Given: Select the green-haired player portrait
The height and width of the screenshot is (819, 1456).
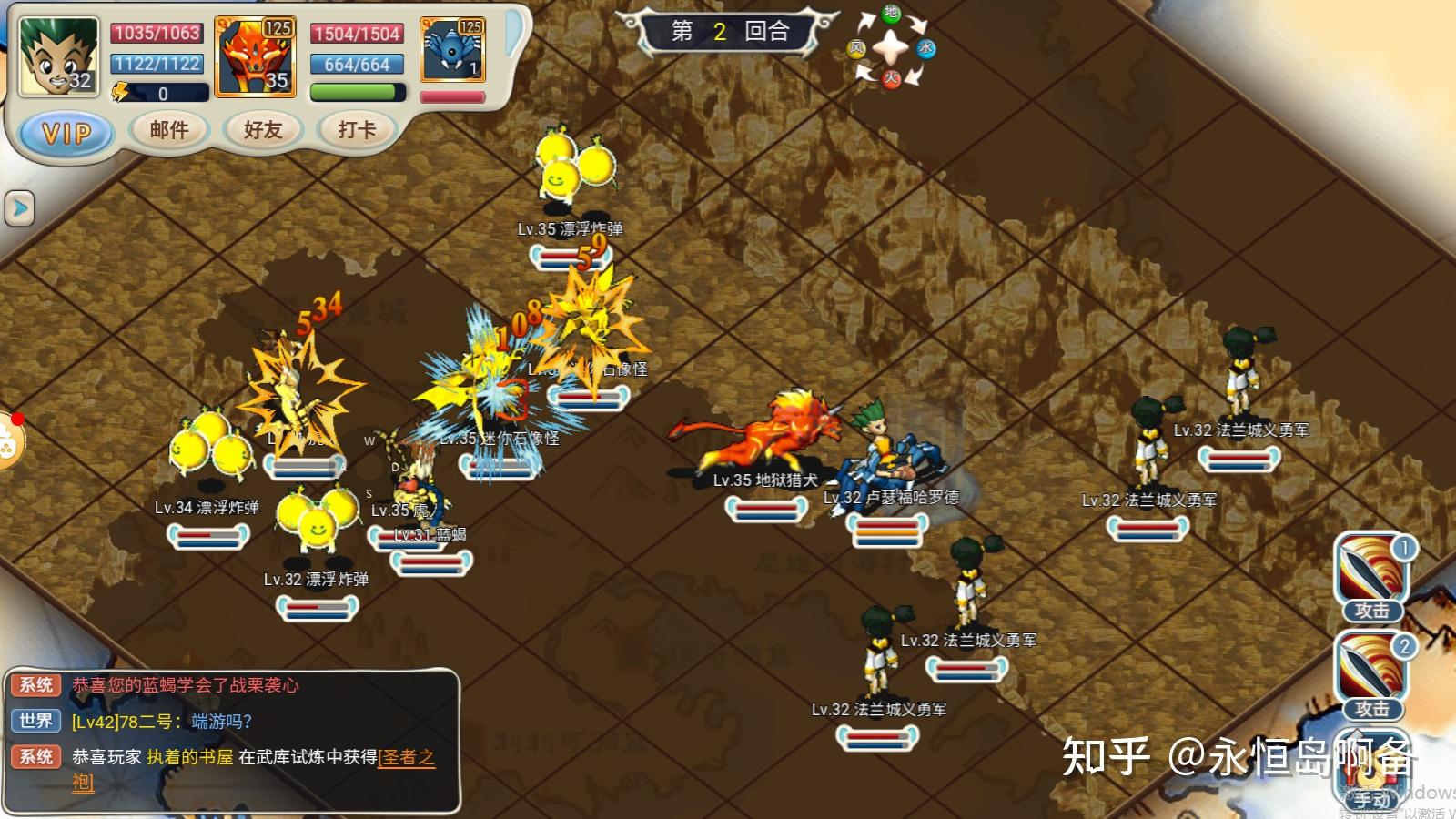Looking at the screenshot, I should (x=58, y=56).
